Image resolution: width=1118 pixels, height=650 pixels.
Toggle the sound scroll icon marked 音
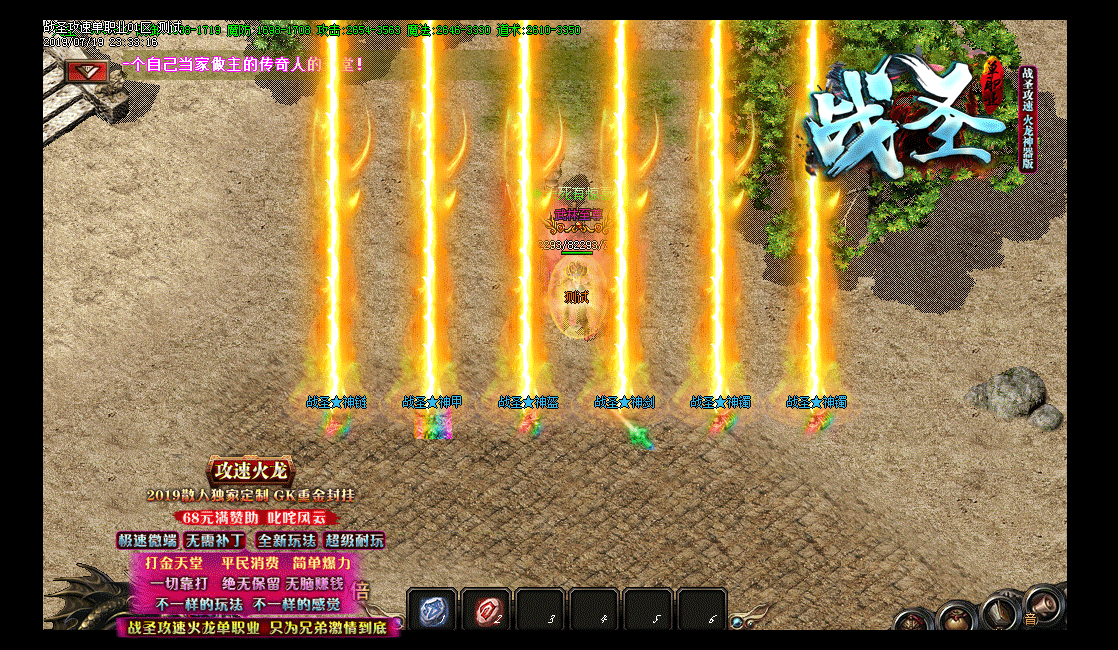pos(1041,606)
